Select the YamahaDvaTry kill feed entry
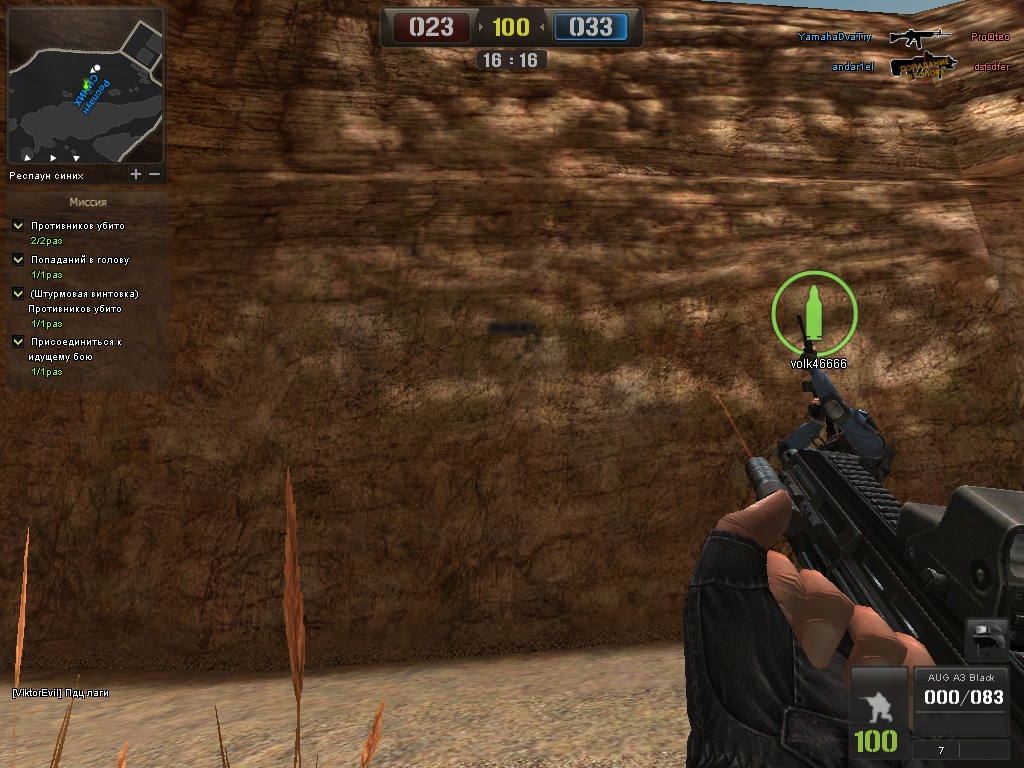The width and height of the screenshot is (1024, 768). pyautogui.click(x=835, y=37)
